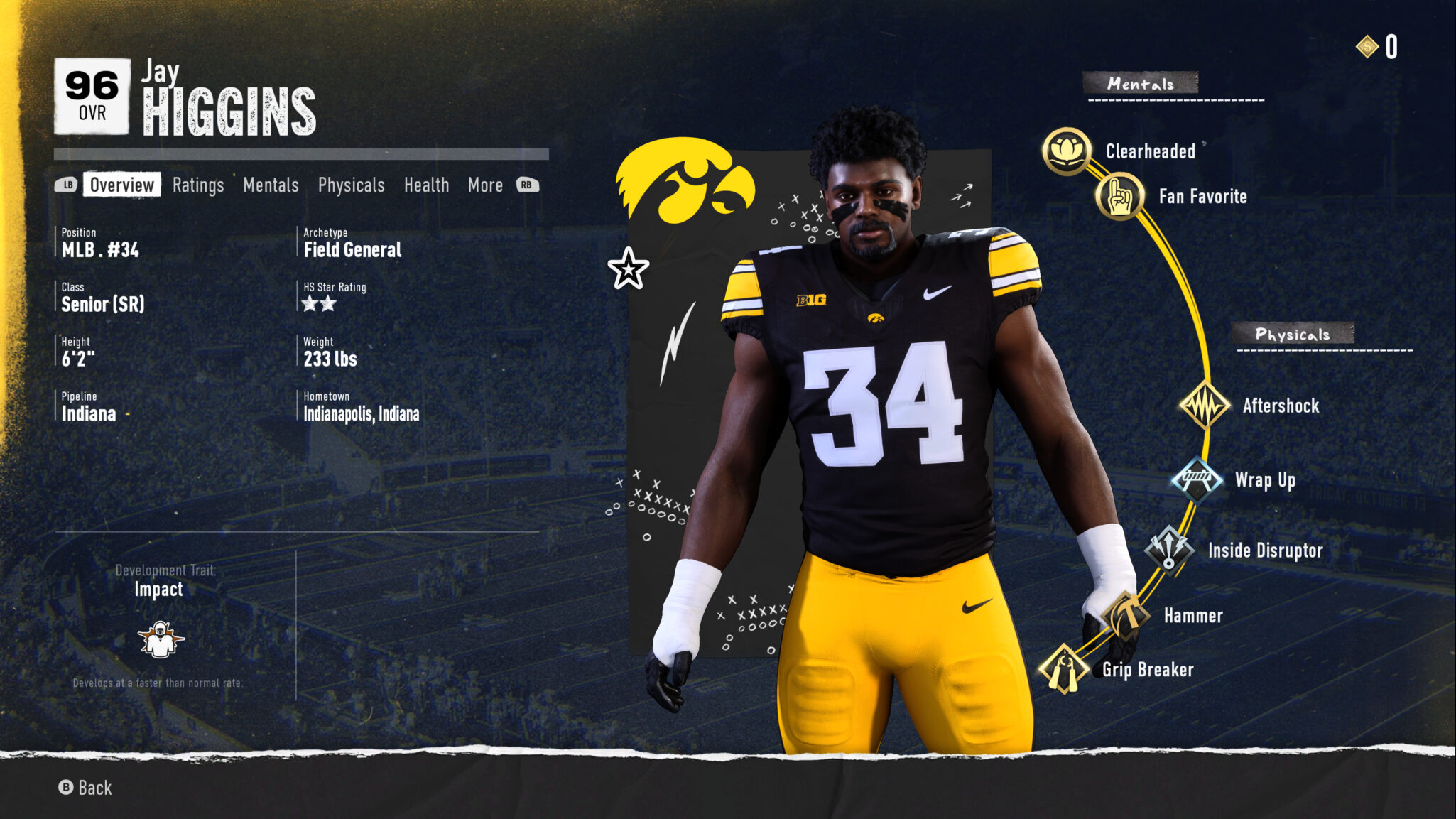Viewport: 1456px width, 819px height.
Task: Open the Aftershock physical ability icon
Action: [x=1207, y=405]
